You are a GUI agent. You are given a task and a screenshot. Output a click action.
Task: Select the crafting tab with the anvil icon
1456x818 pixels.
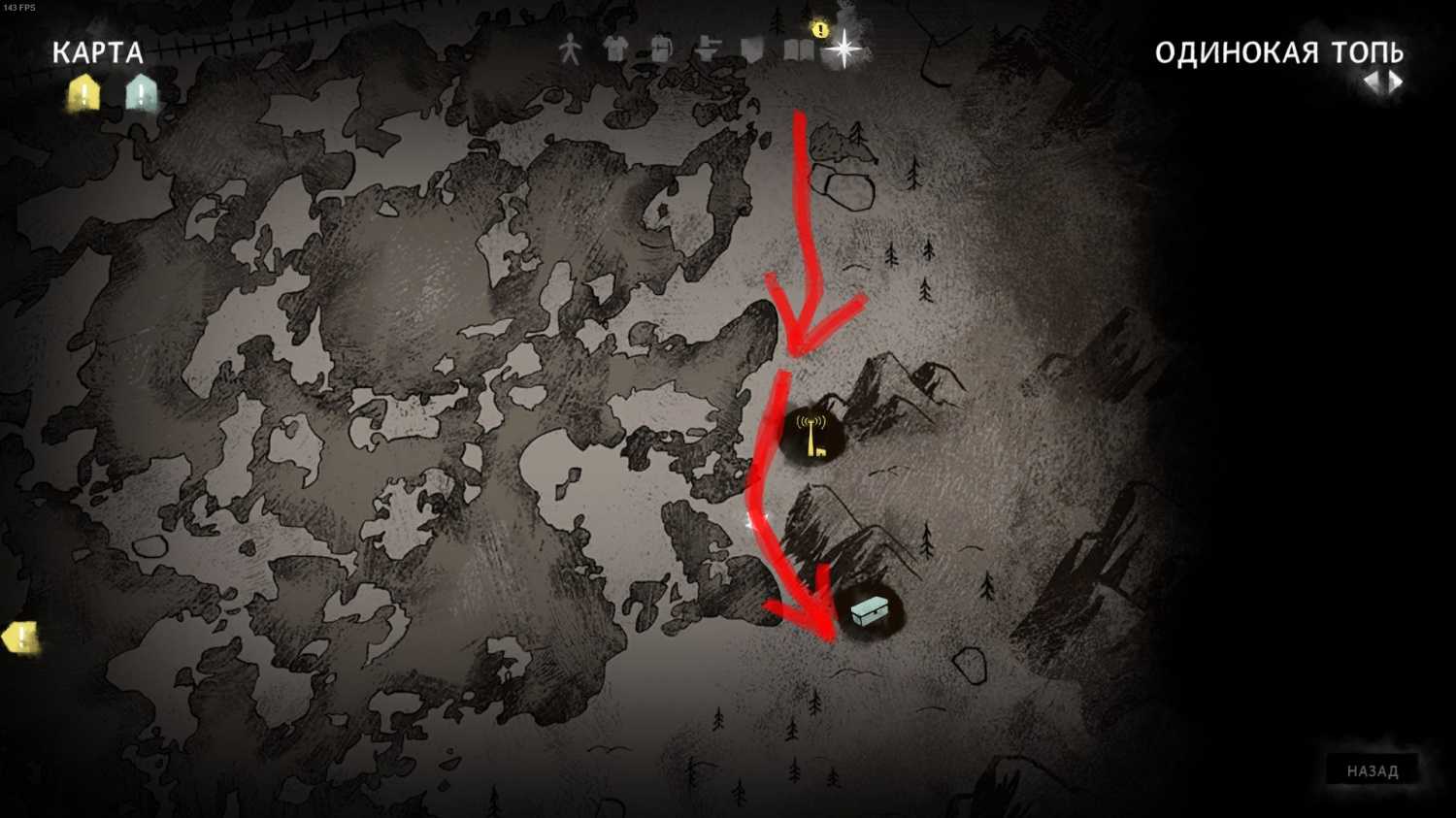(708, 49)
